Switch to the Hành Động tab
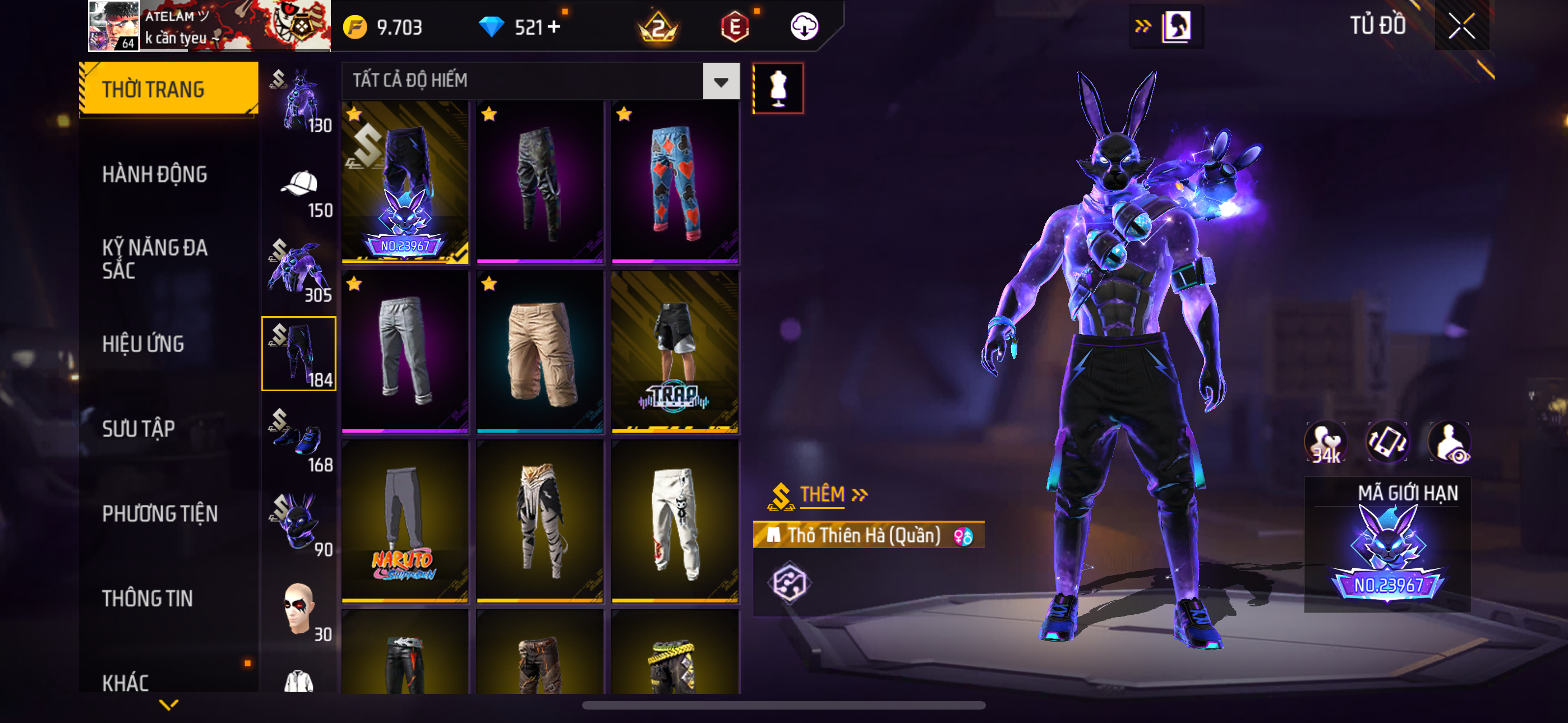Screen dimensions: 1568x723 tap(155, 175)
